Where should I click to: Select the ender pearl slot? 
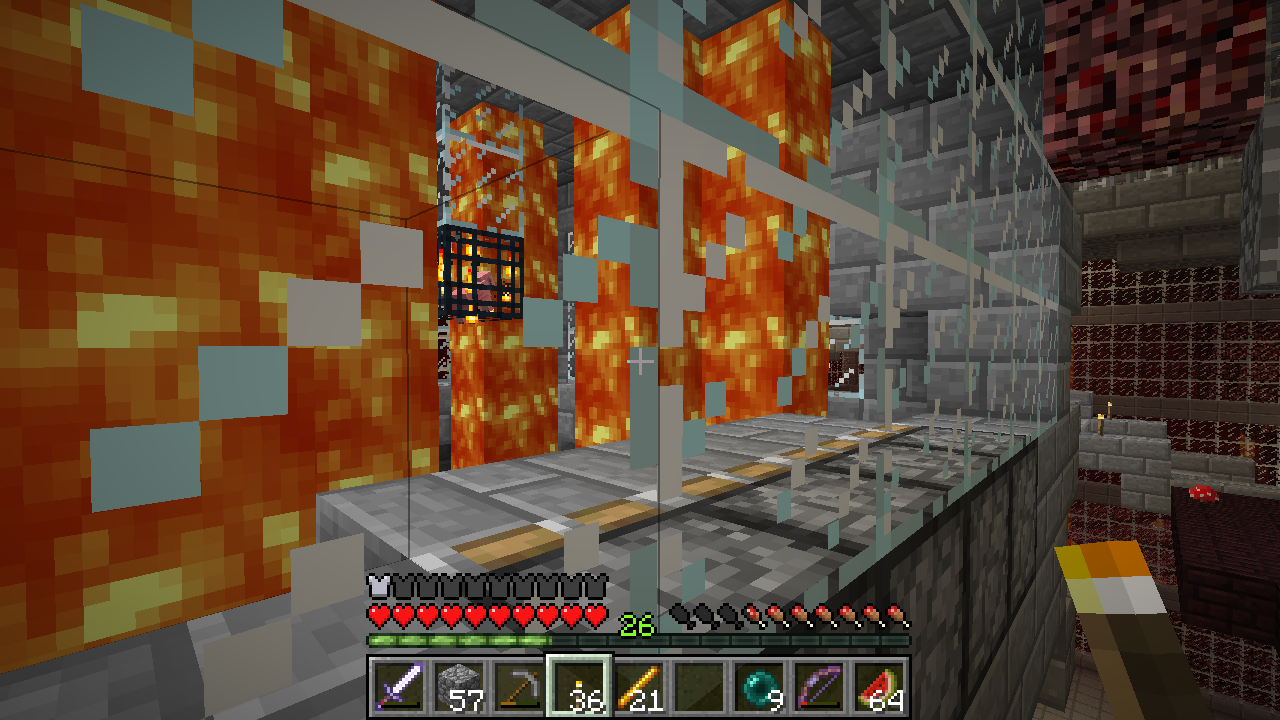758,686
